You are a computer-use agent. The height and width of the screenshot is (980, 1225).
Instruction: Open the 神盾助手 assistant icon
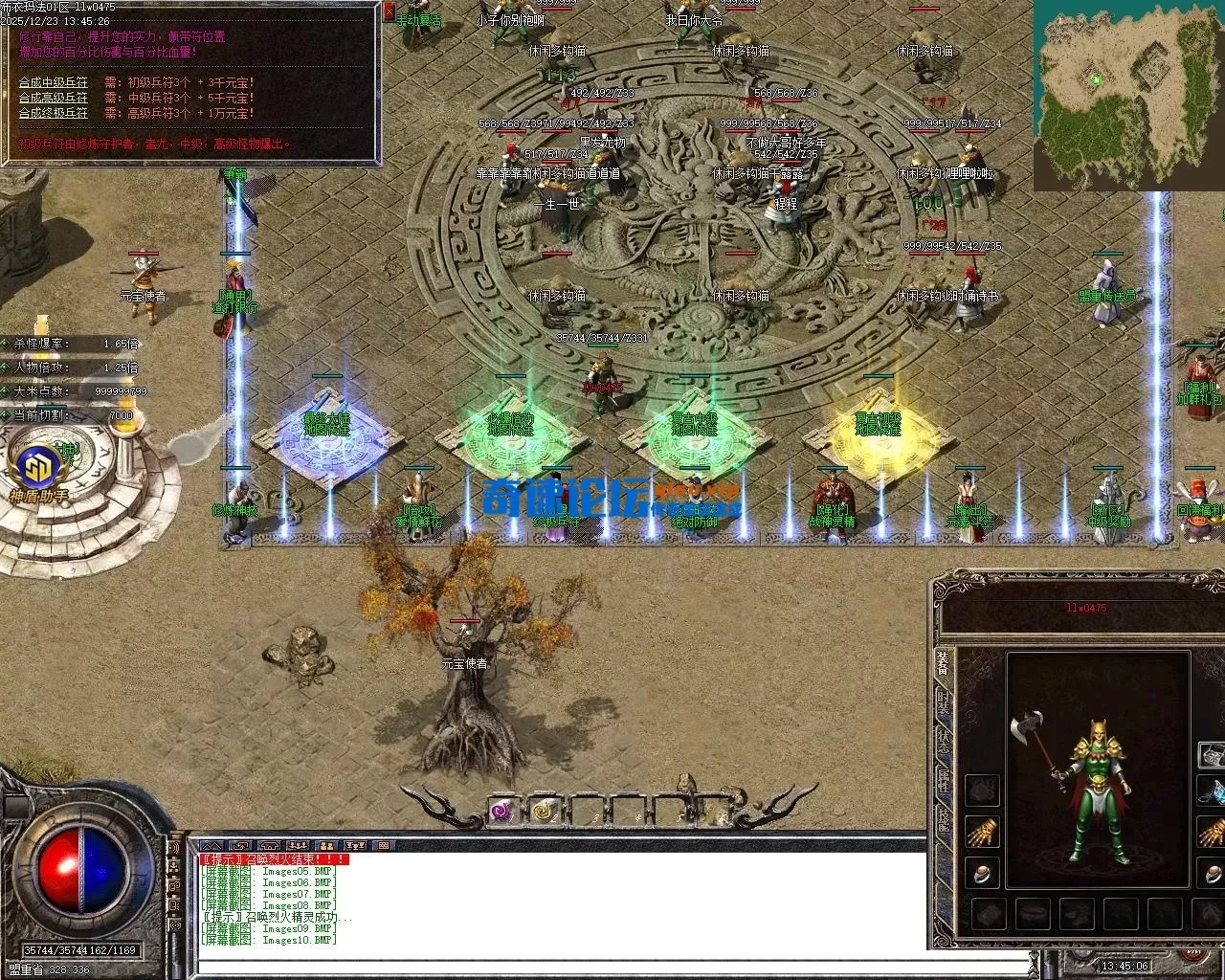click(x=38, y=472)
